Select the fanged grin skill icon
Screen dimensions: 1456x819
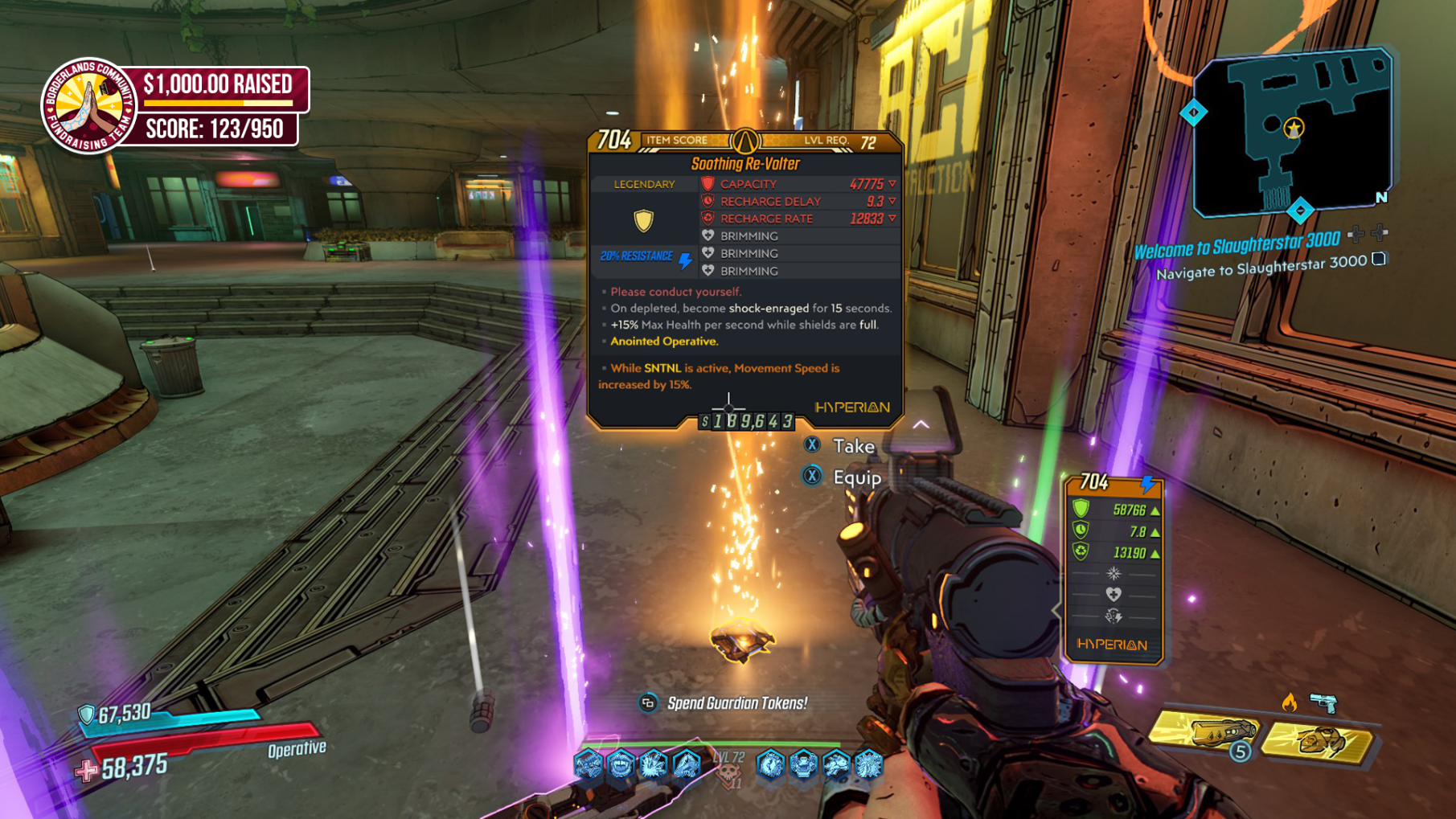point(621,764)
